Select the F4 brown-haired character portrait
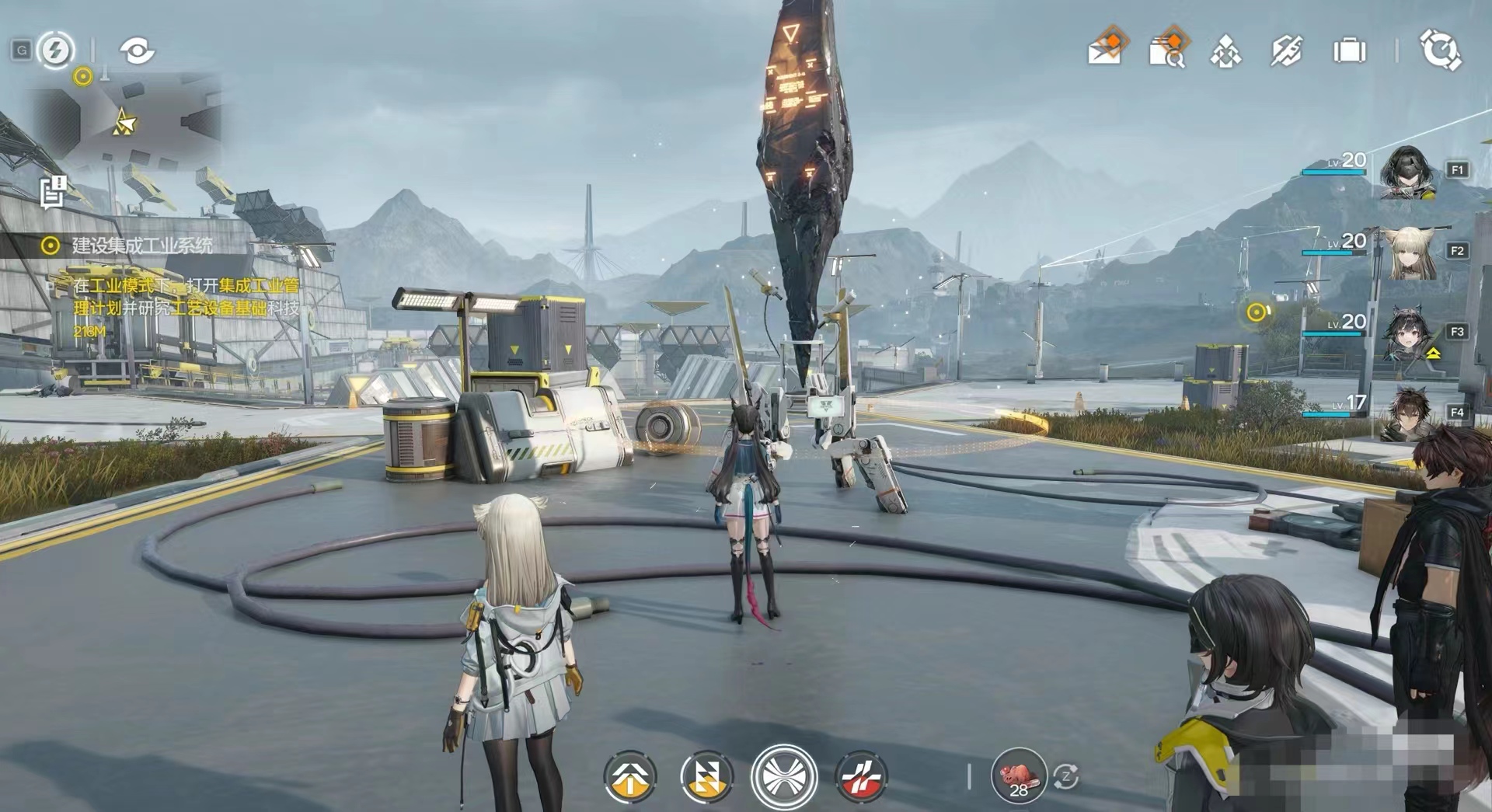This screenshot has height=812, width=1492. tap(1407, 413)
